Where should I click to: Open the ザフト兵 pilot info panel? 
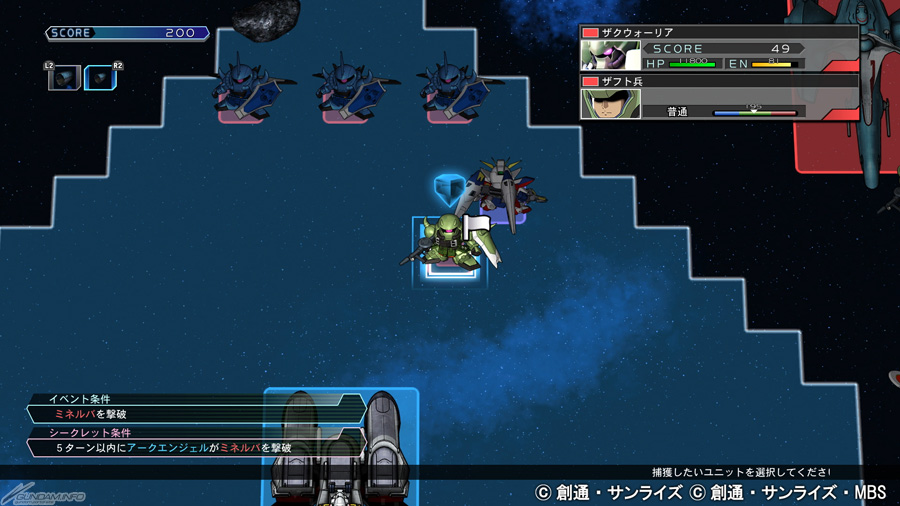[719, 97]
